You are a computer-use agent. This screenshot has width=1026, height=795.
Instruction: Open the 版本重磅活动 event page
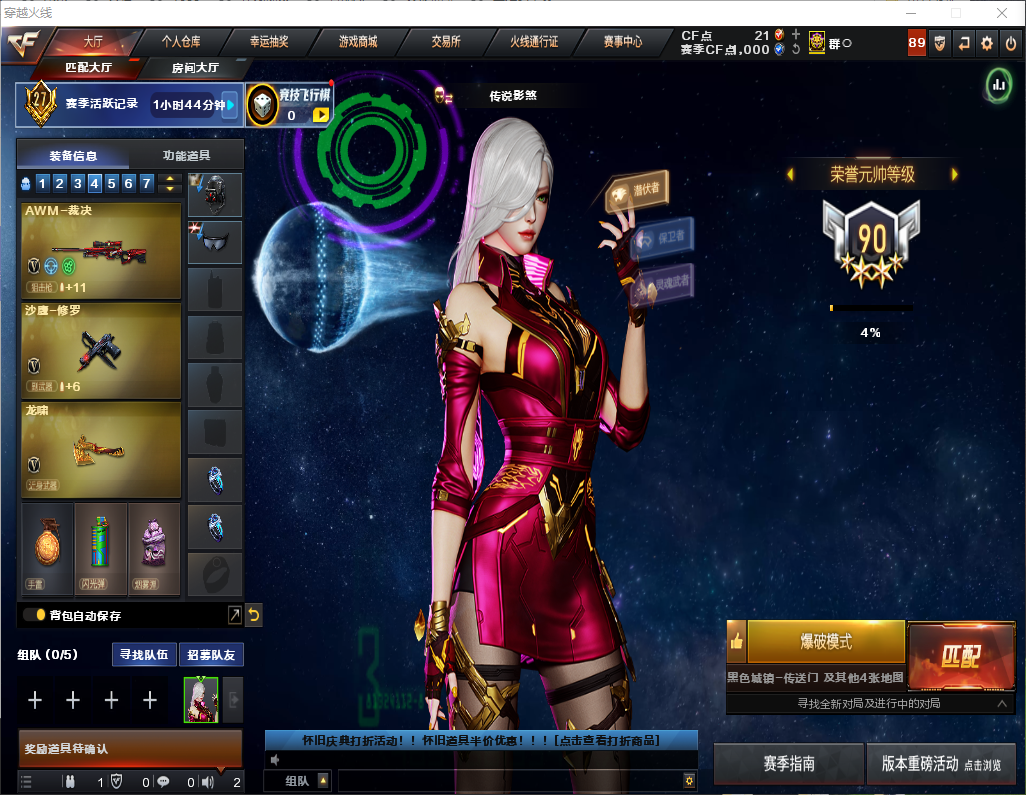[x=941, y=763]
